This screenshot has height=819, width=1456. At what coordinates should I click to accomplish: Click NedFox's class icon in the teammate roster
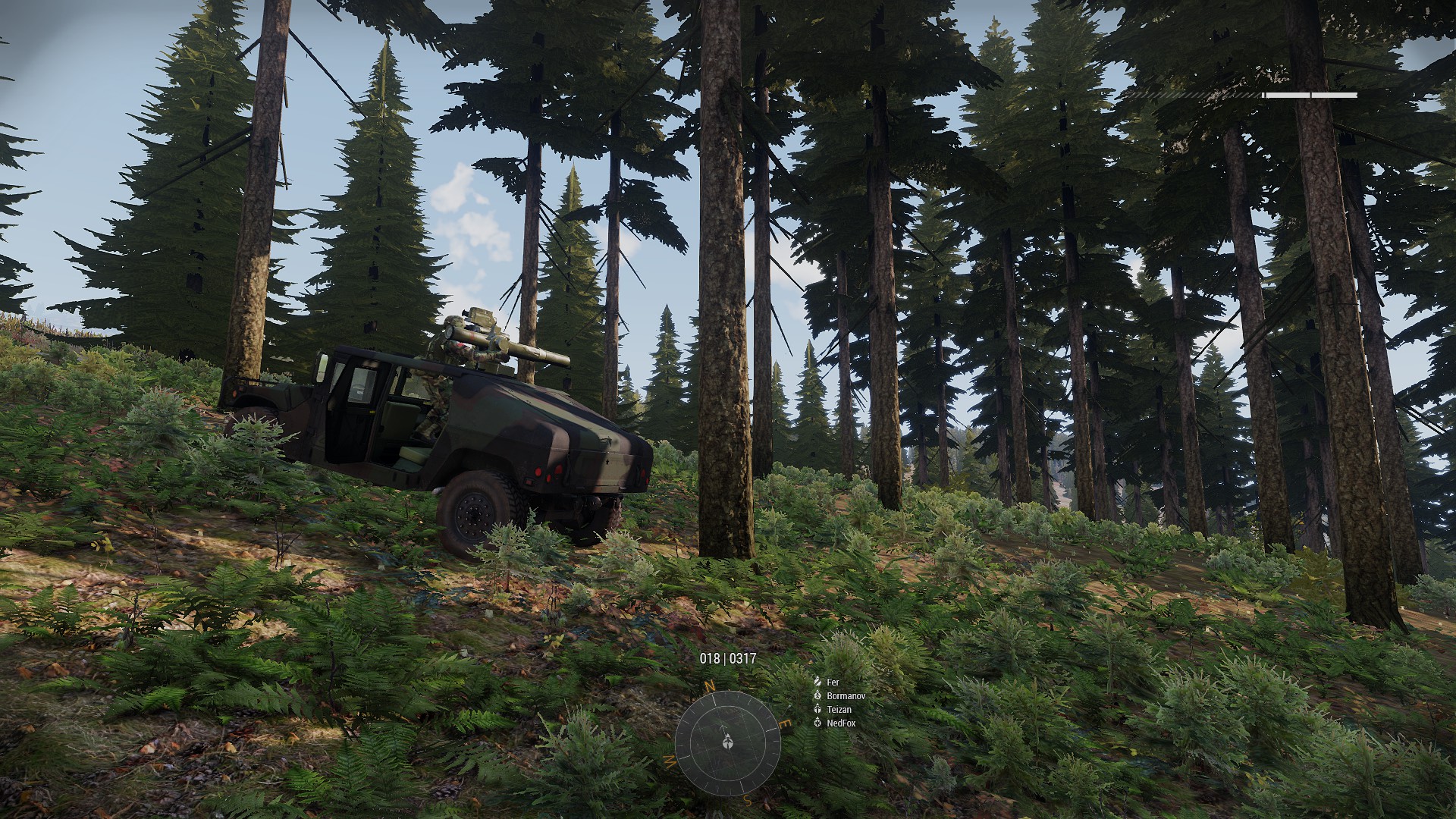pyautogui.click(x=817, y=723)
